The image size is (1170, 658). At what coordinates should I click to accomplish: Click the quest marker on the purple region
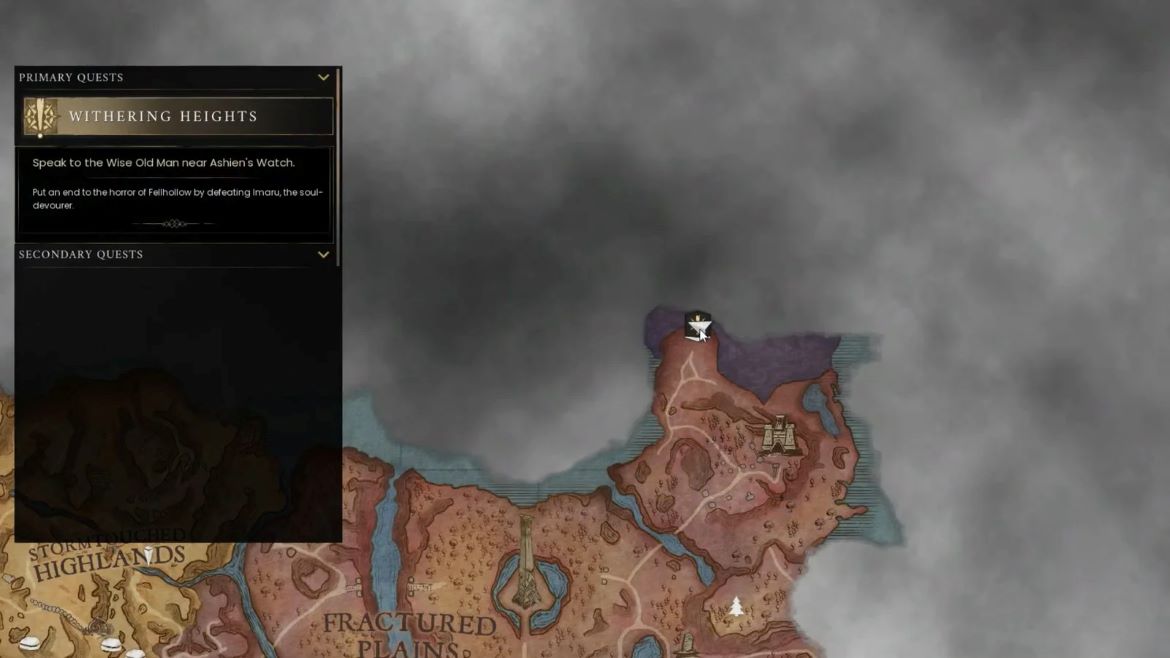(x=696, y=324)
